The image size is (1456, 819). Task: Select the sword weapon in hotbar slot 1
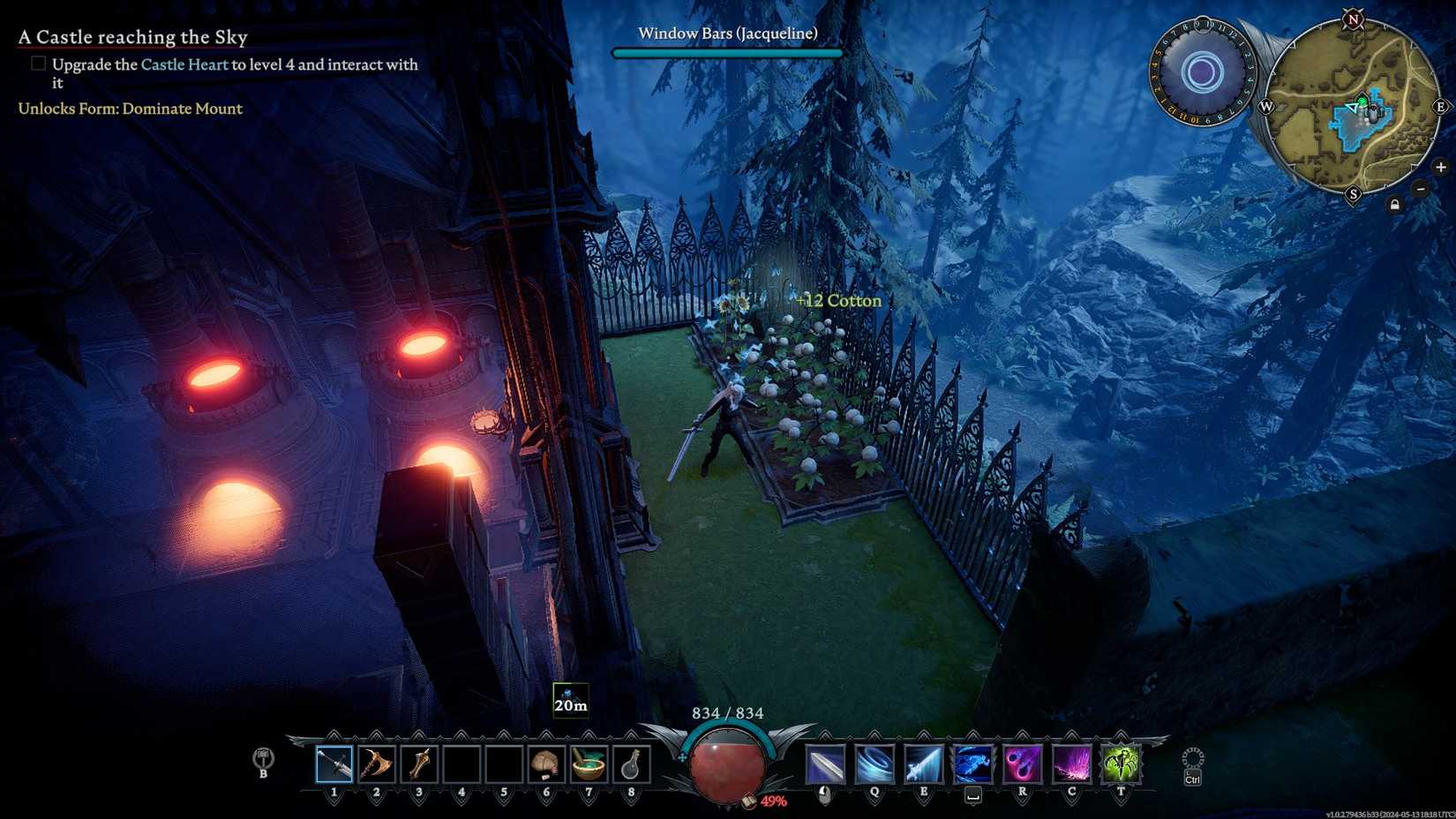(334, 764)
